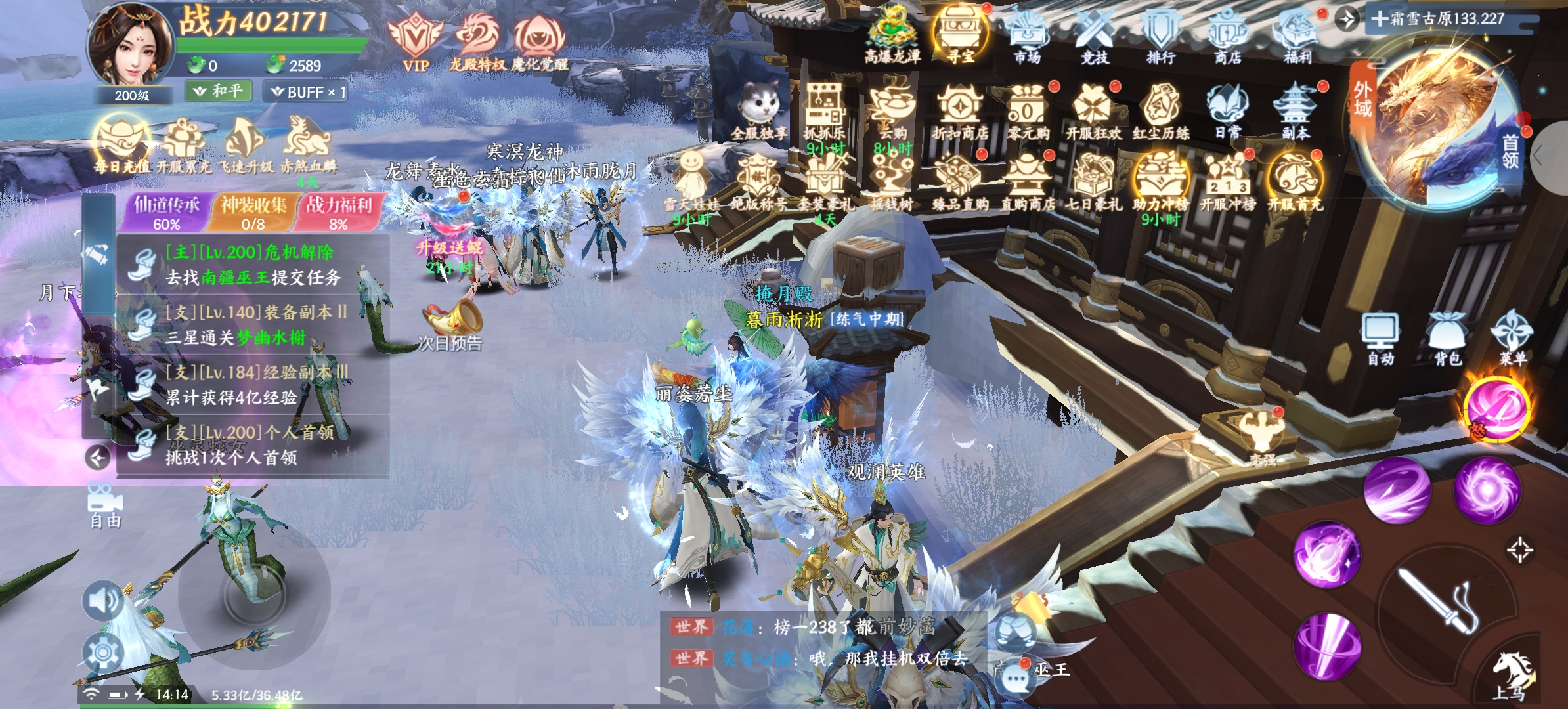Open the 背包 backpack
This screenshot has width=1568, height=709.
(1447, 338)
